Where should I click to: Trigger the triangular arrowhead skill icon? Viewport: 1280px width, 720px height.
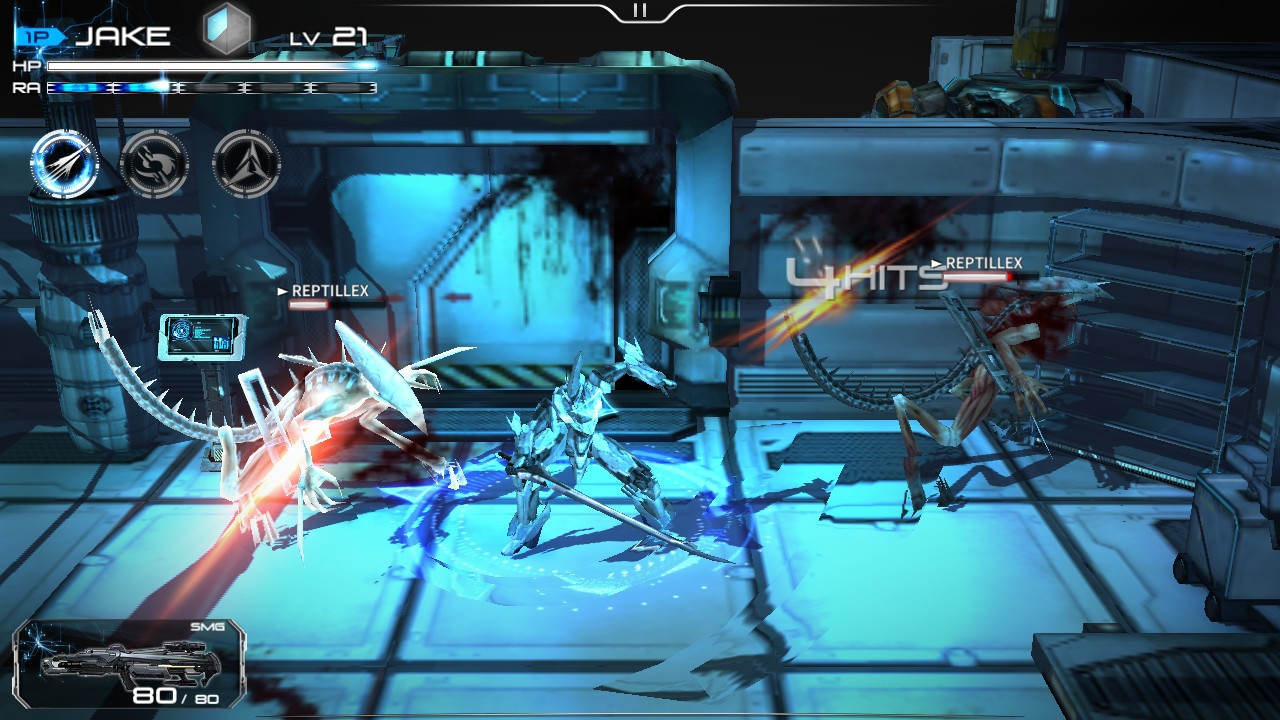246,164
